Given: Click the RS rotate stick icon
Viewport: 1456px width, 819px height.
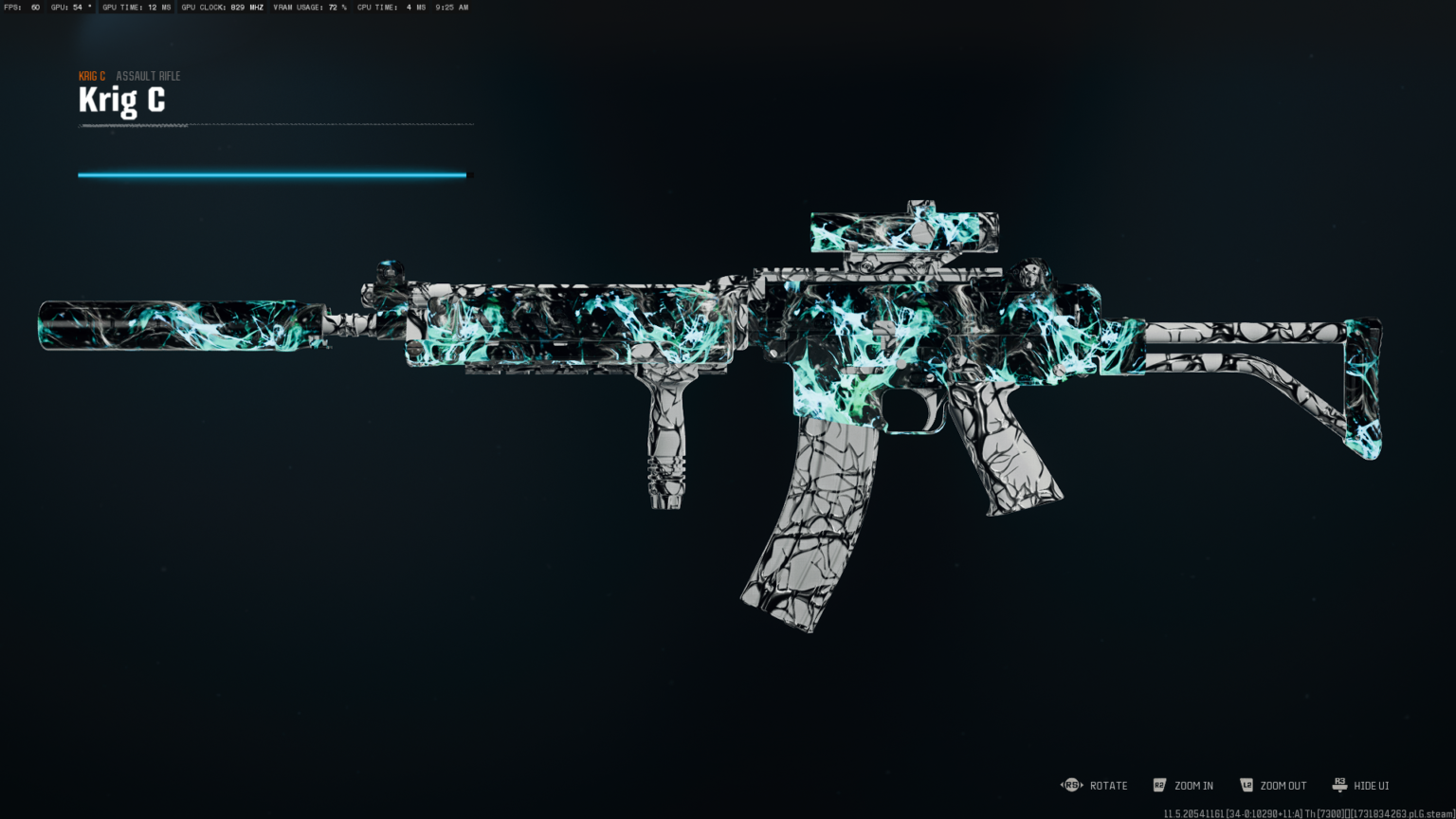Looking at the screenshot, I should tap(1072, 785).
